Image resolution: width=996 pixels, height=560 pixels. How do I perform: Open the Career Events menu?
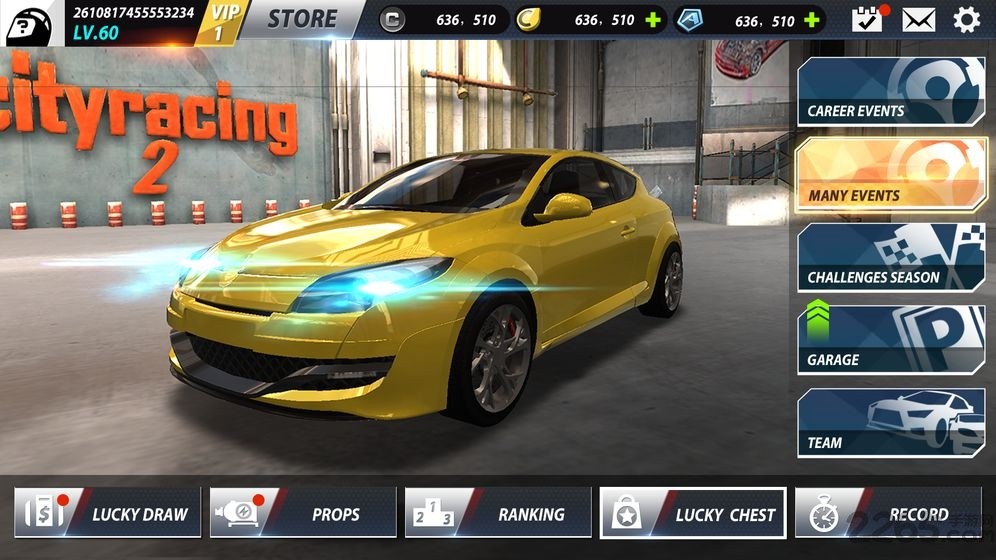(x=891, y=92)
